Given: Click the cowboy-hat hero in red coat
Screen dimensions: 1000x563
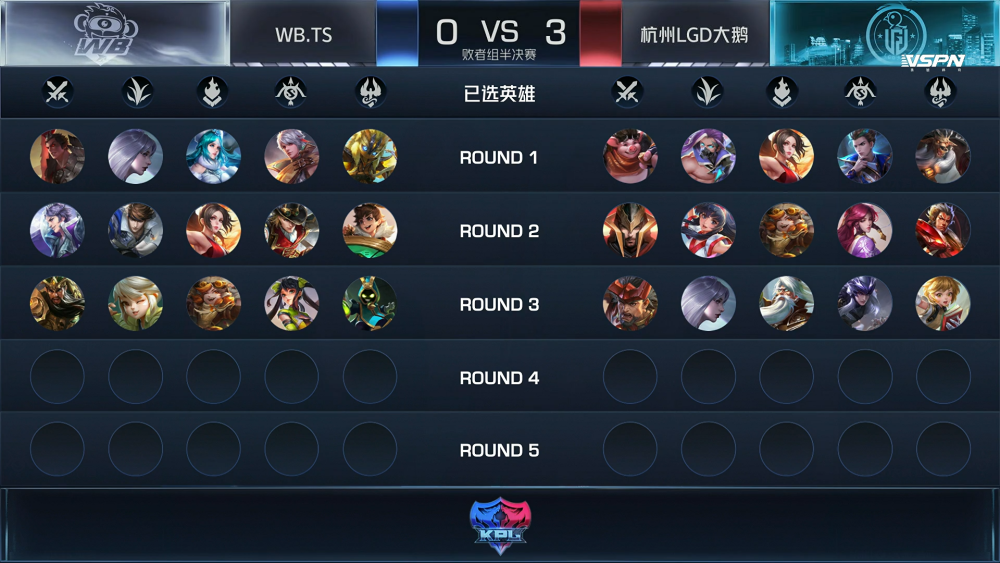Looking at the screenshot, I should click(291, 231).
